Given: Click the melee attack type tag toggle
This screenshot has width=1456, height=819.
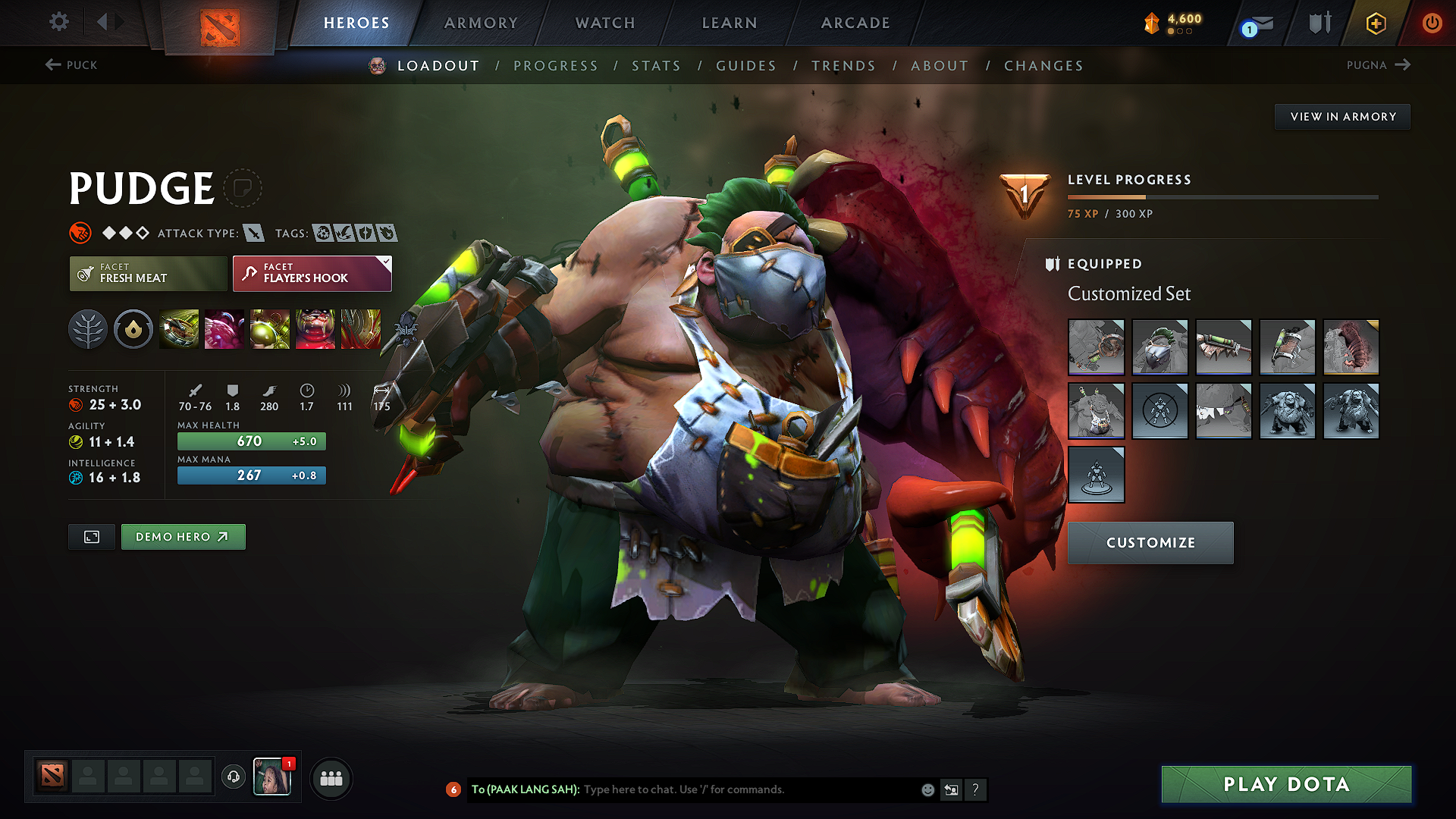Looking at the screenshot, I should [256, 233].
